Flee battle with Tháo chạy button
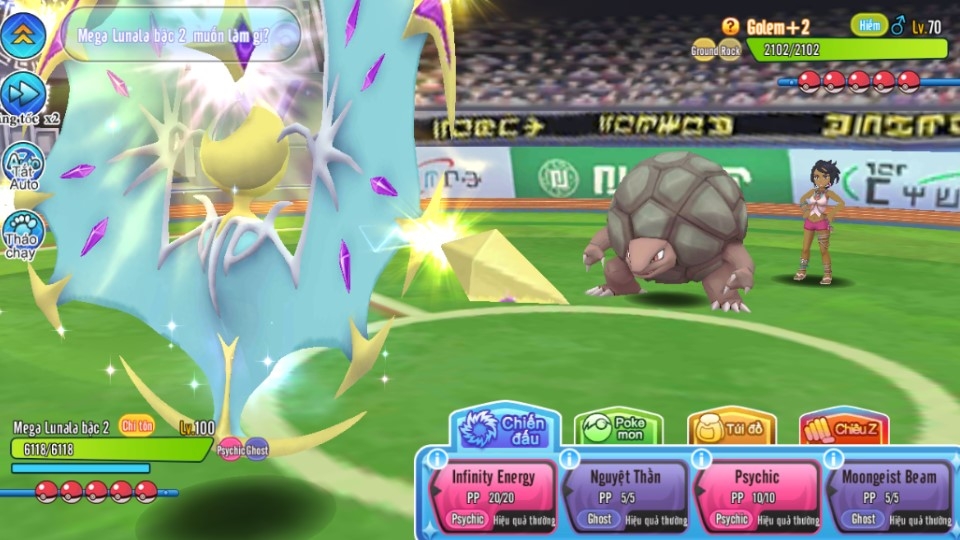The height and width of the screenshot is (540, 960). 22,234
